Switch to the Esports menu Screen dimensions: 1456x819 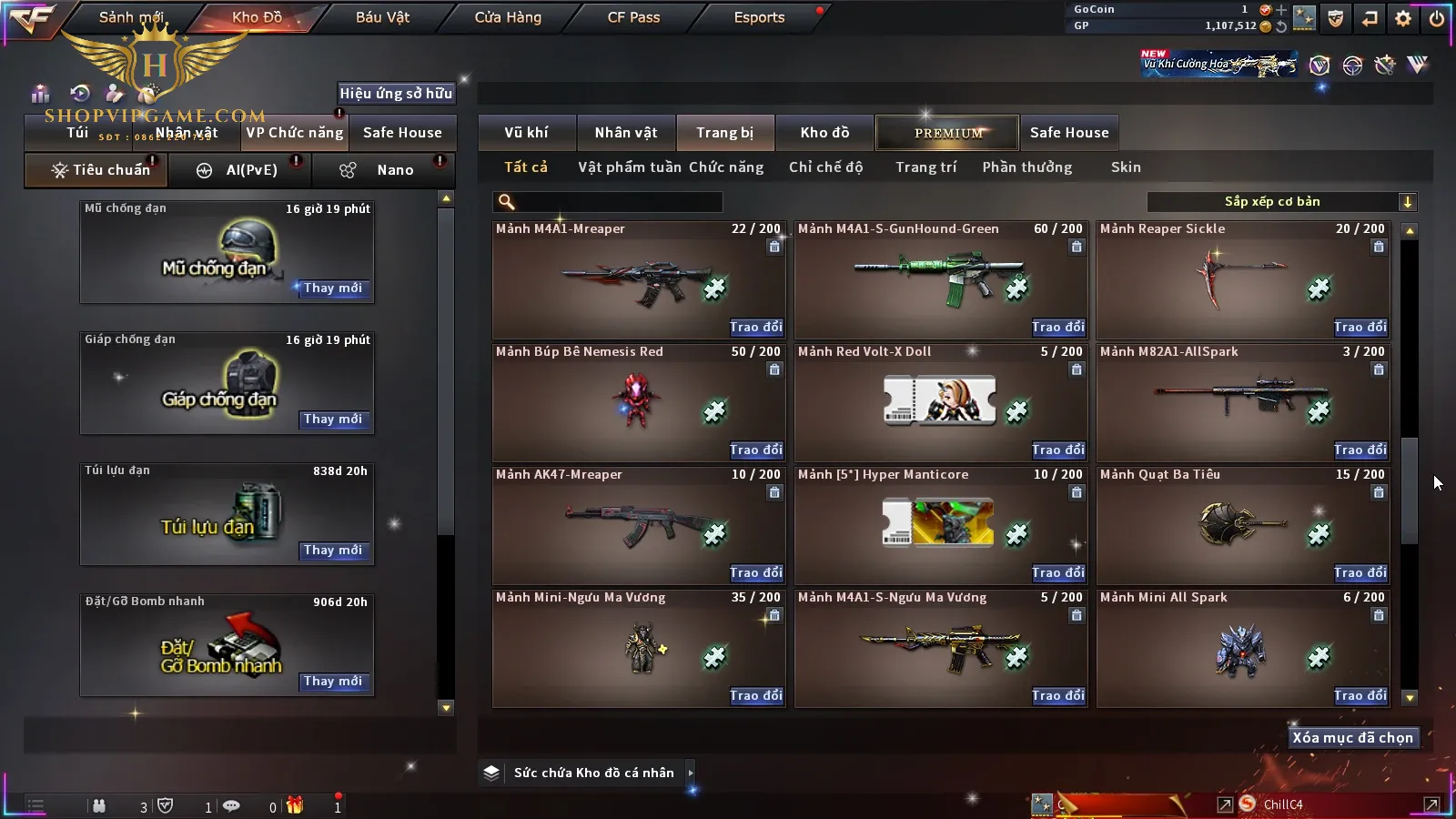pos(759,17)
